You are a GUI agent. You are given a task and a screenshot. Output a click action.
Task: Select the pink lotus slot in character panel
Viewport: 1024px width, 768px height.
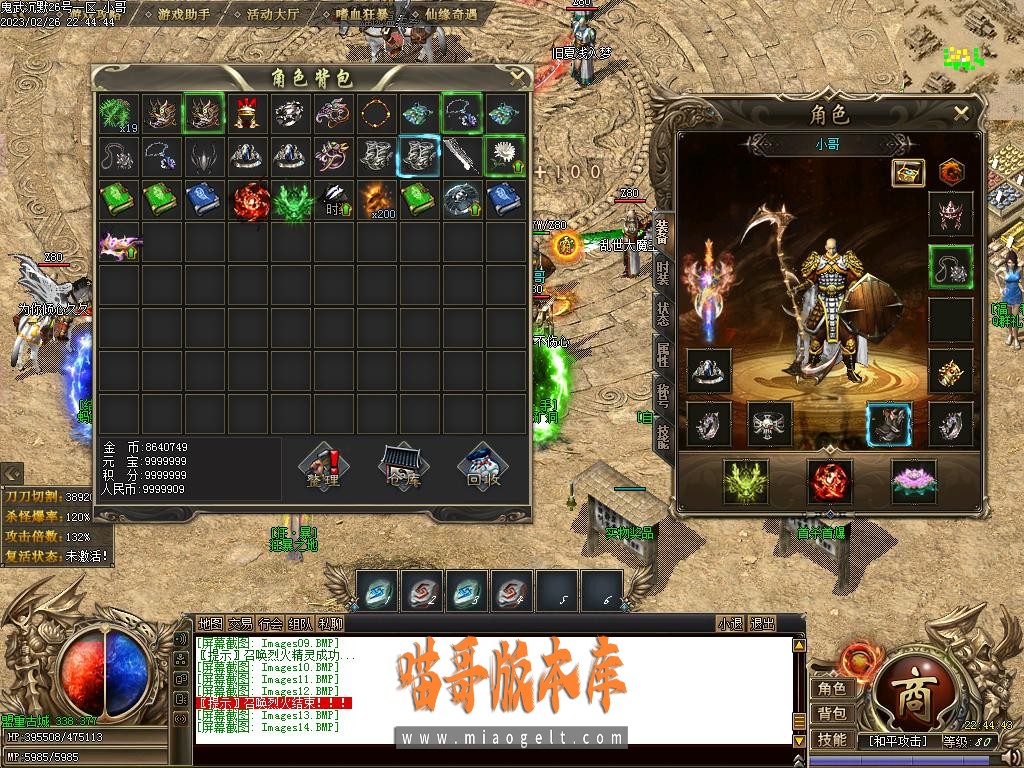point(913,481)
